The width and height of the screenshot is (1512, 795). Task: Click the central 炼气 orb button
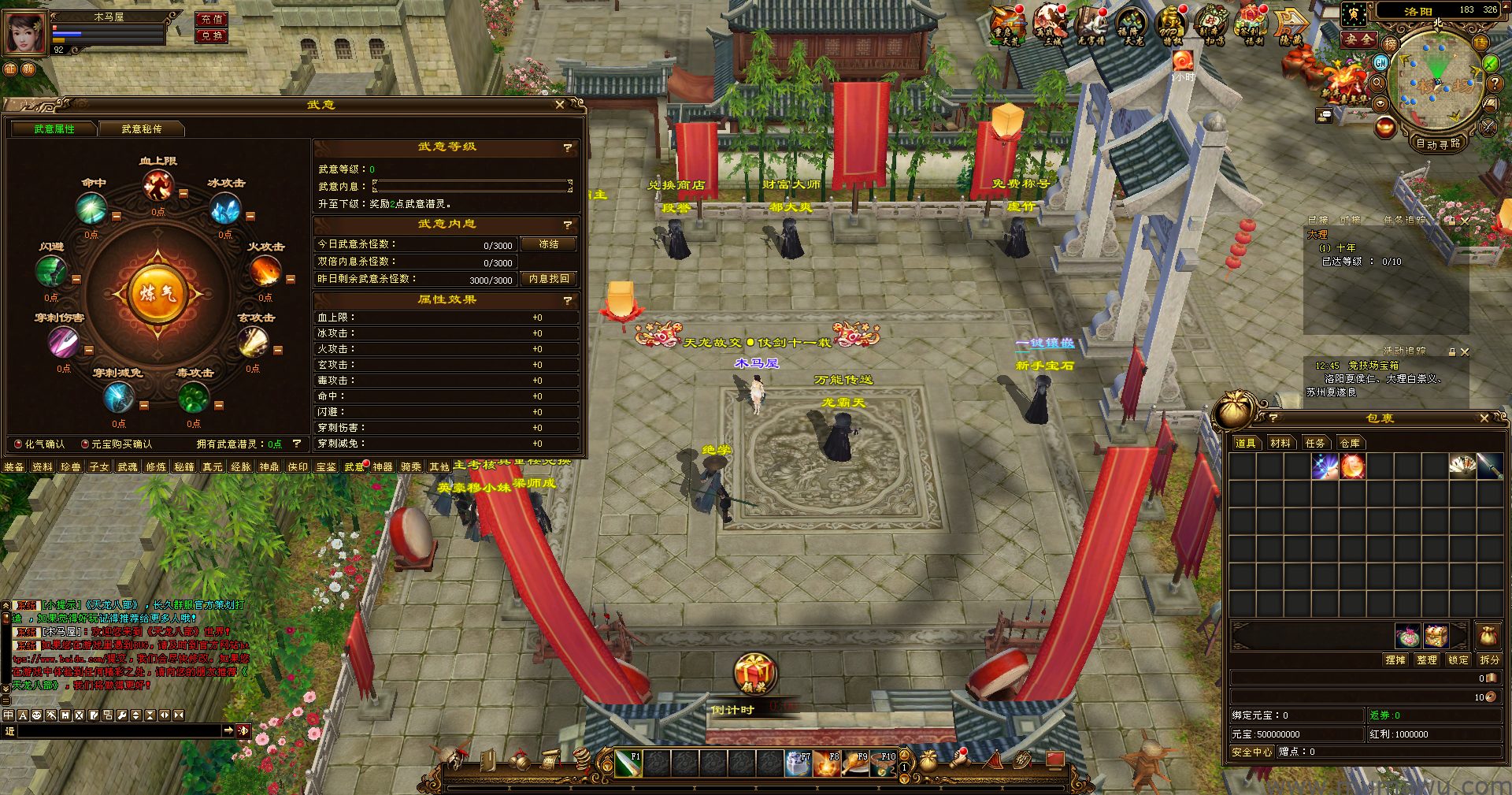tap(157, 294)
